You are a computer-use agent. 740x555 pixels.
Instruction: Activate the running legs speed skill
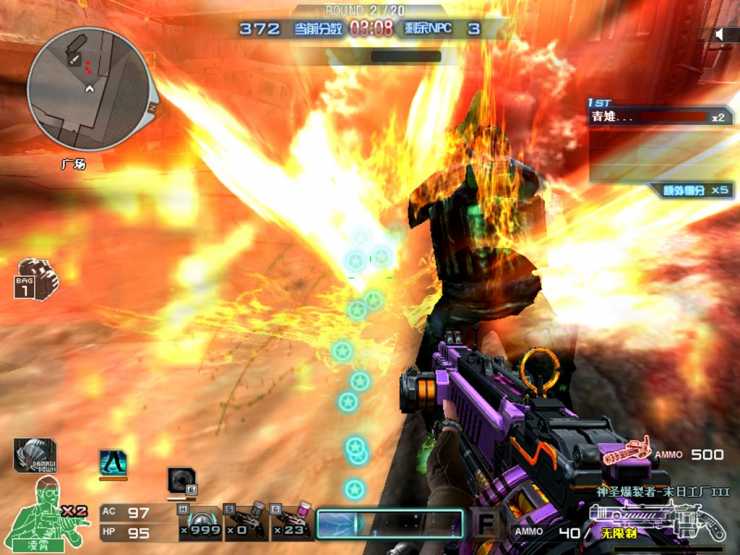113,463
